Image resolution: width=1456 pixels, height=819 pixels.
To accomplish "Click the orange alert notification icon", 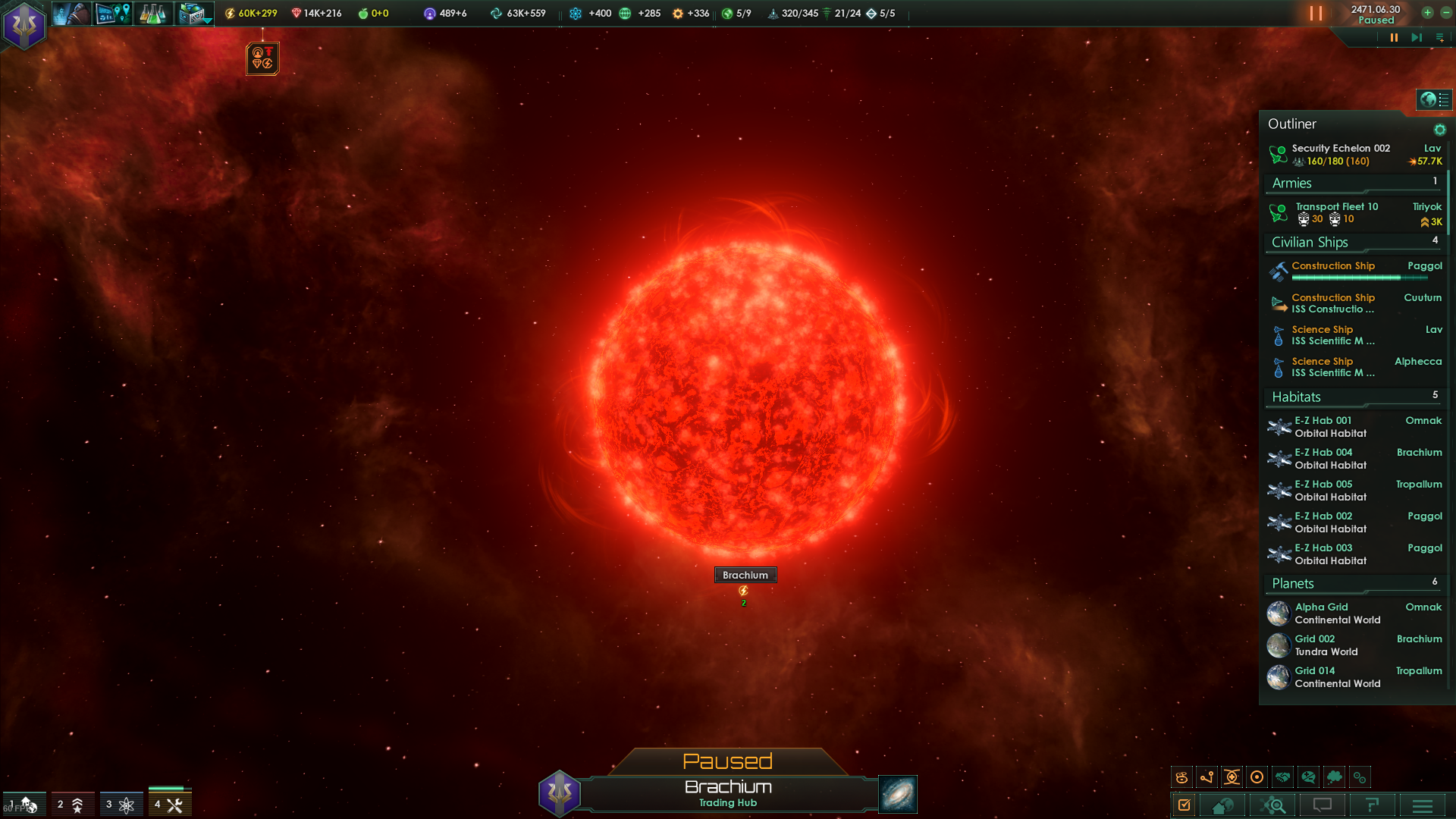I will coord(262,58).
